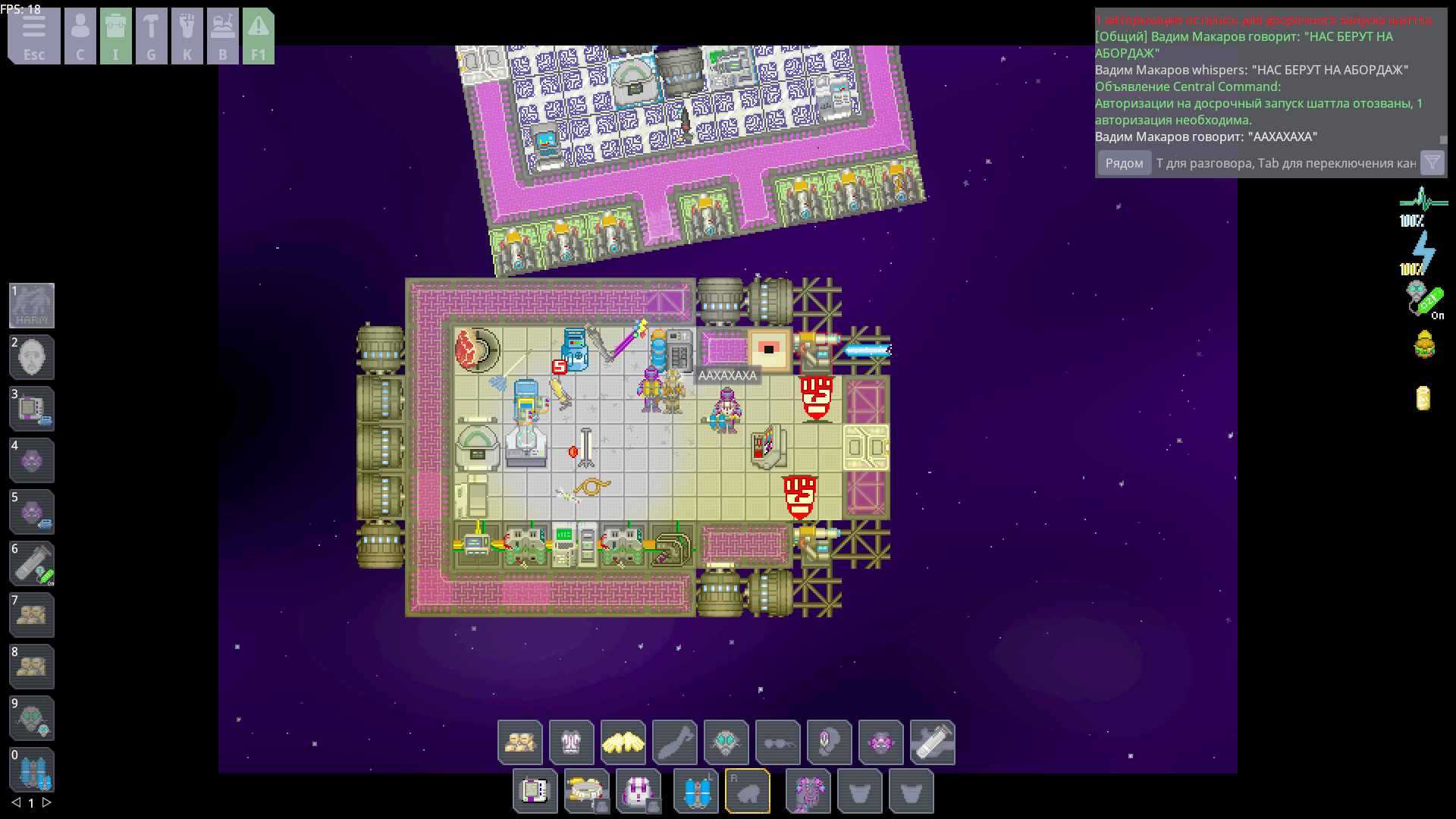Activate the gas mask action in slot 9
1456x819 pixels.
pos(32,718)
